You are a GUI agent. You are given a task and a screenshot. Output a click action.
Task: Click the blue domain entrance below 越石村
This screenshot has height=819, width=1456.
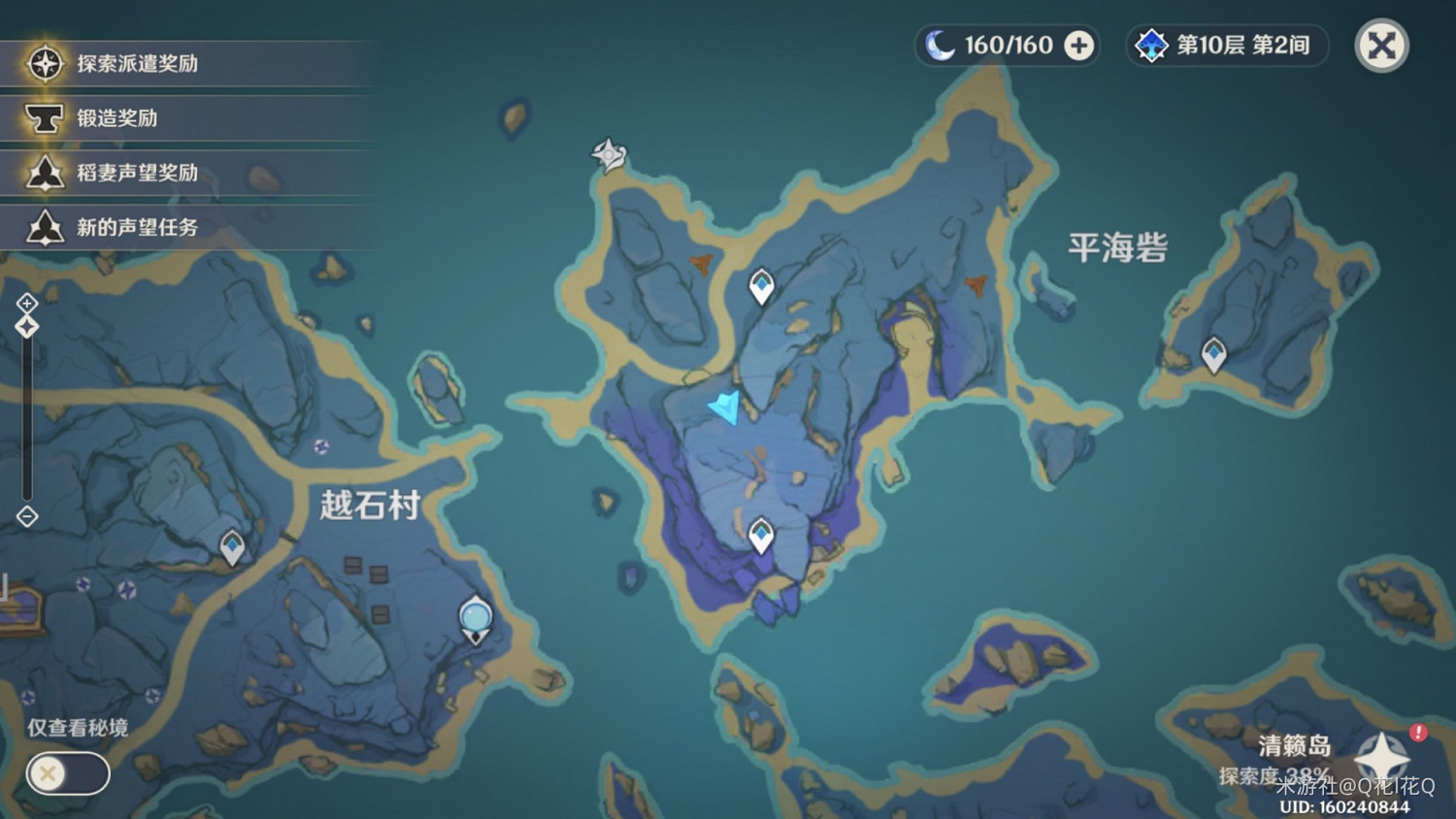coord(475,615)
